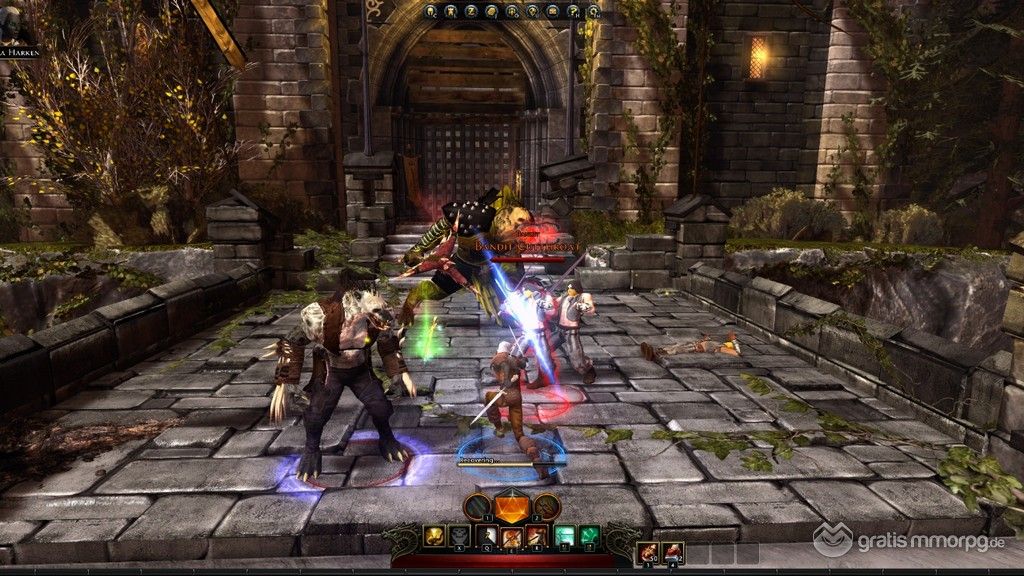Viewport: 1024px width, 576px height.
Task: Use the potion stack of 50
Action: [x=648, y=550]
